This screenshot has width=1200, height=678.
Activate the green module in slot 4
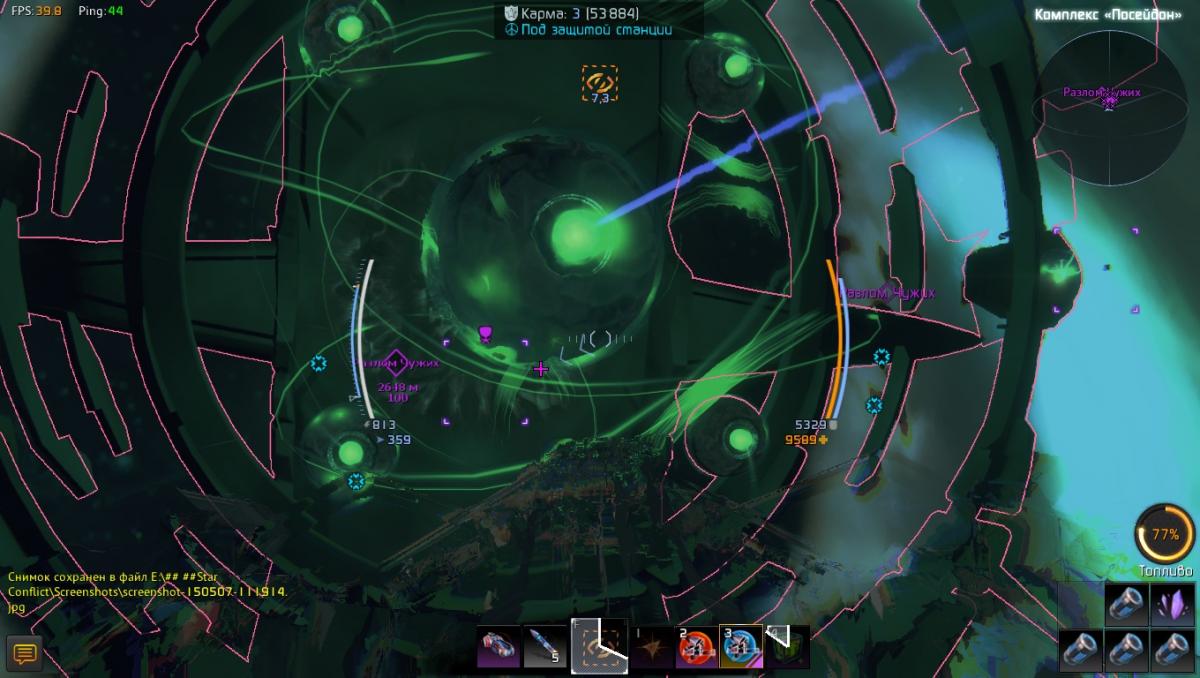[786, 647]
